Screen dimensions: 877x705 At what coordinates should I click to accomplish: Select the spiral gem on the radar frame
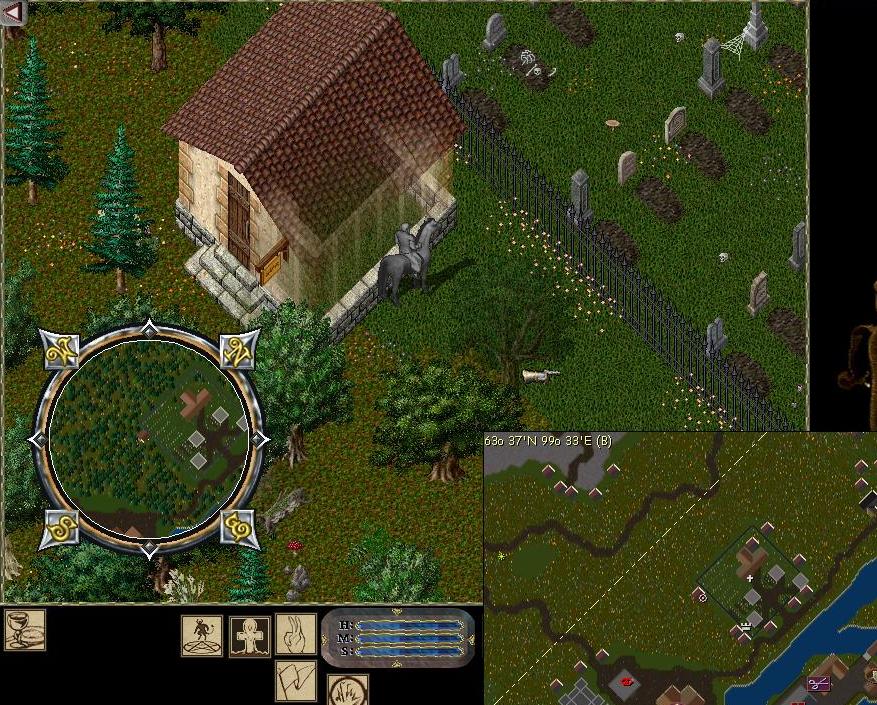(x=238, y=527)
